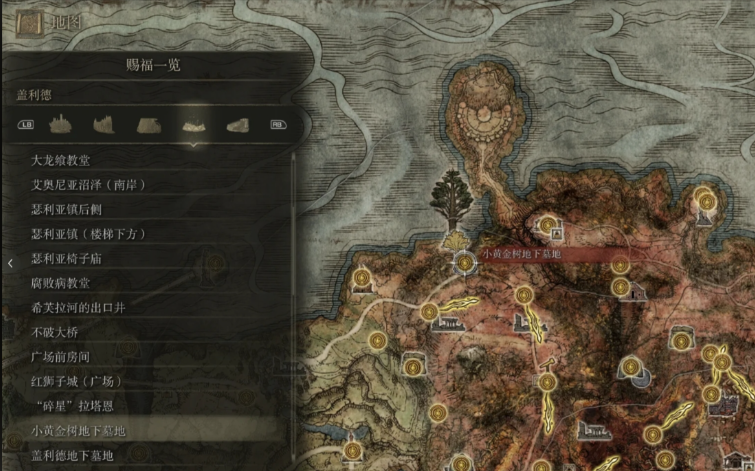Pick 红狮子城（广场） from the grace list
The image size is (755, 471).
[x=77, y=381]
